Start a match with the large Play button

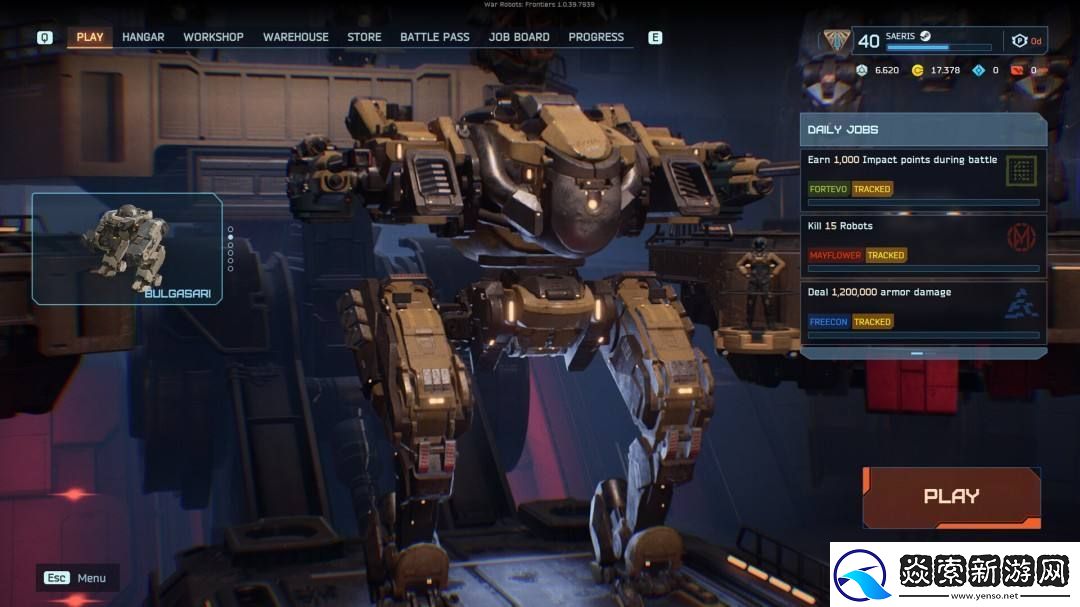click(951, 496)
